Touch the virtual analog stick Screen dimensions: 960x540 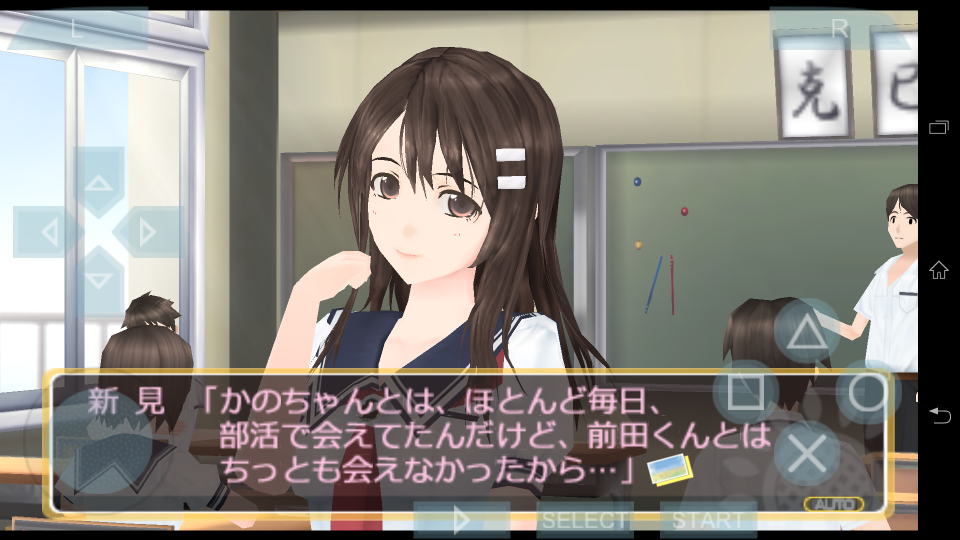coord(103,441)
